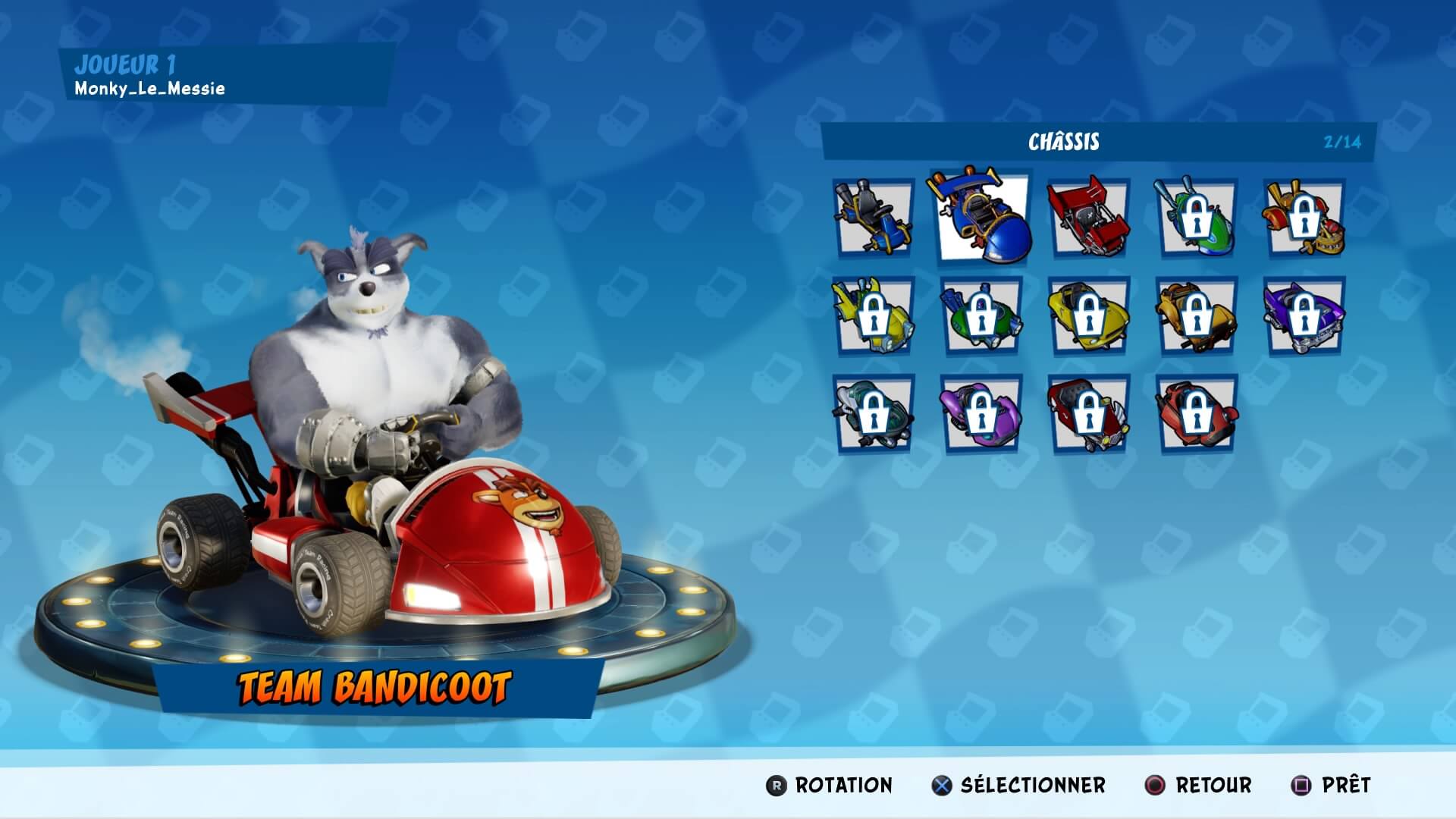Pick the red winged kart chassis

click(1084, 218)
